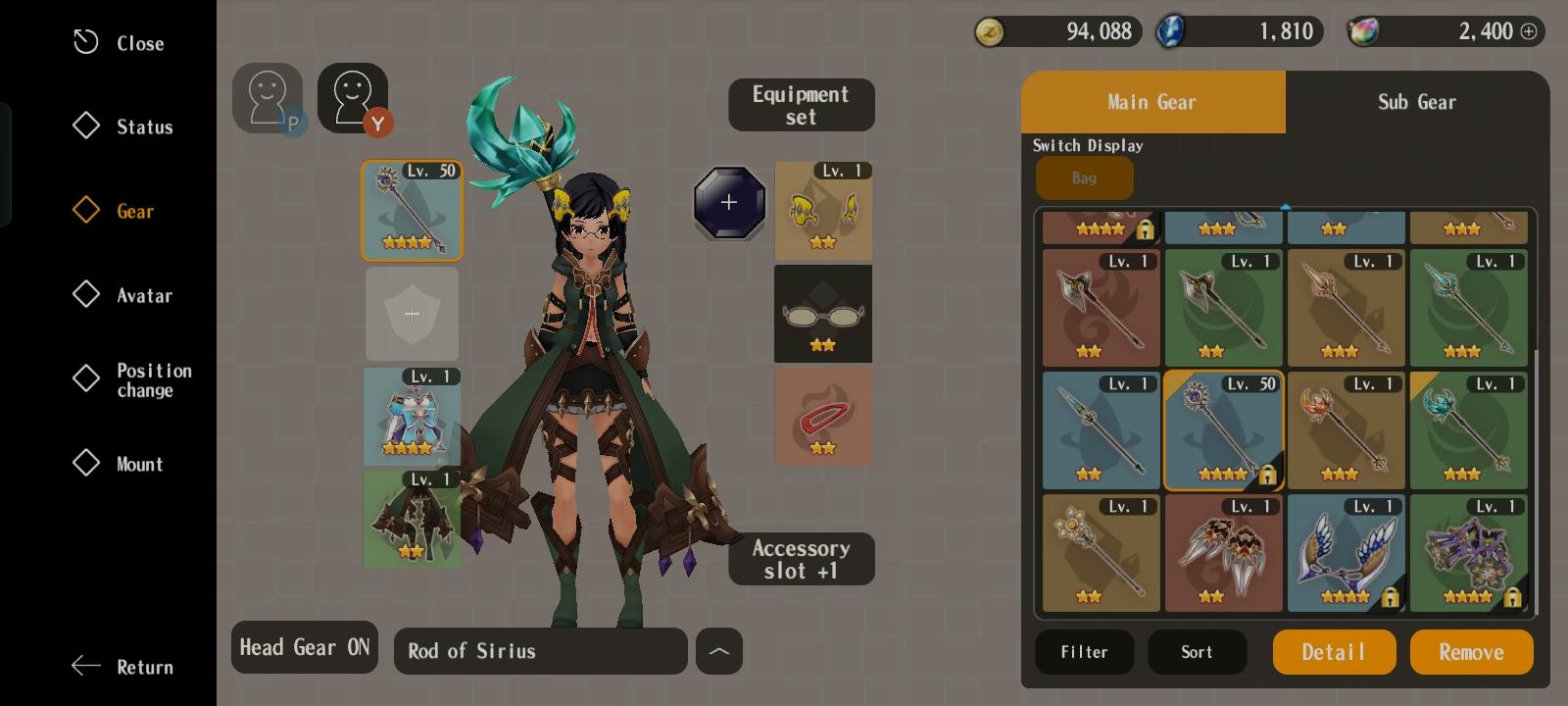Select the equipped glasses accessory slot
Image resolution: width=1568 pixels, height=706 pixels.
click(822, 314)
